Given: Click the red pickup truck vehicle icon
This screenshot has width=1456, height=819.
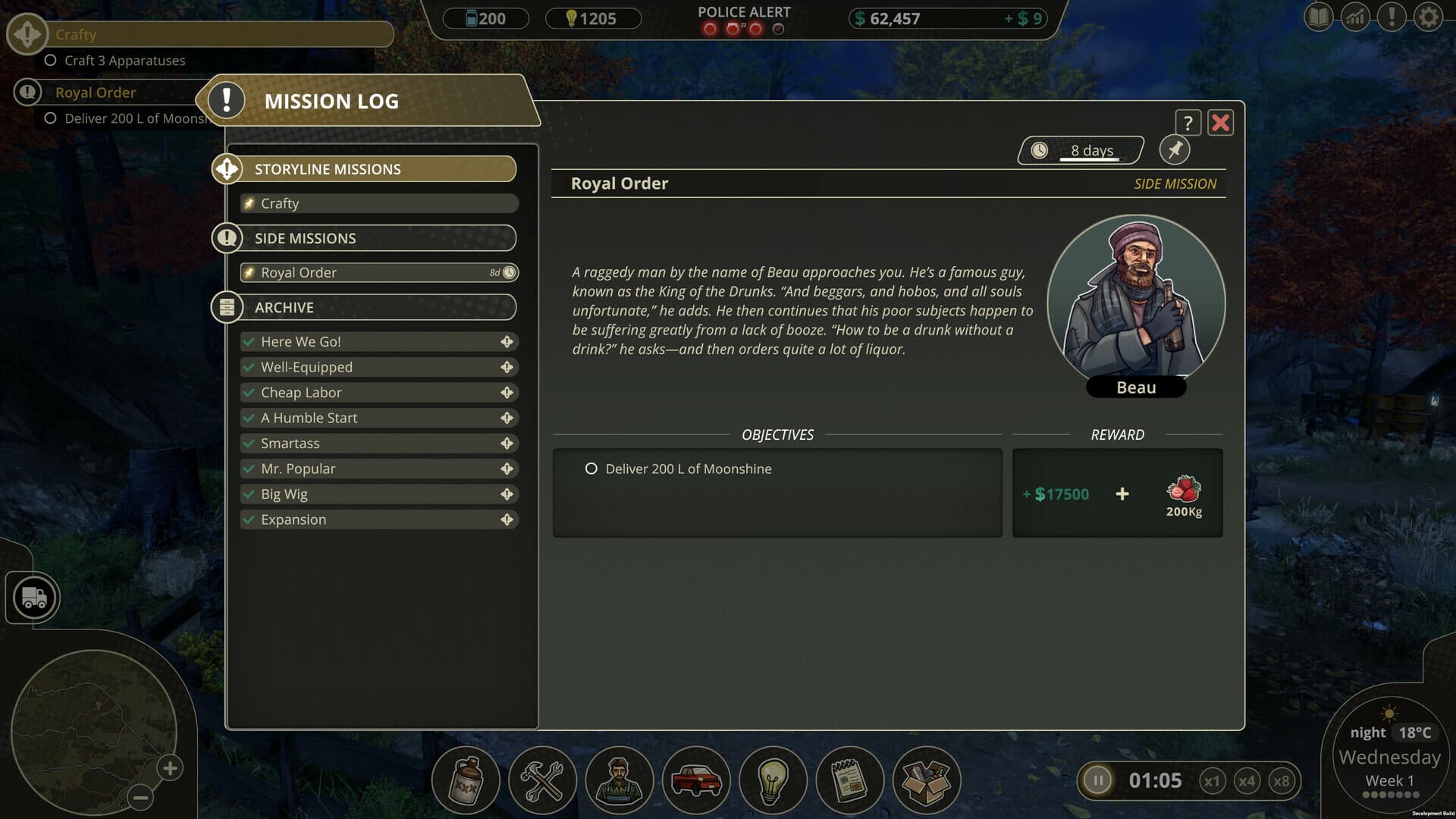Looking at the screenshot, I should [698, 780].
